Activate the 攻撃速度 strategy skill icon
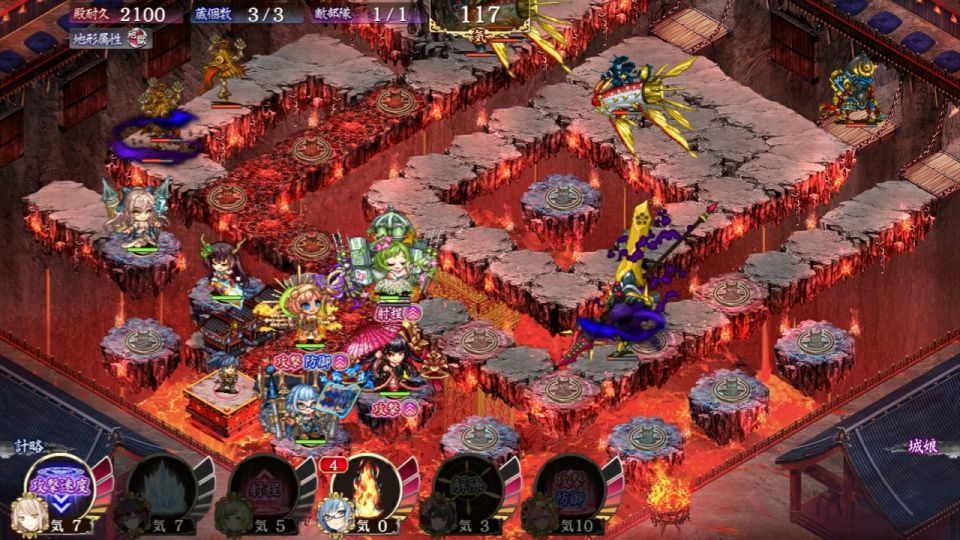 pyautogui.click(x=58, y=487)
